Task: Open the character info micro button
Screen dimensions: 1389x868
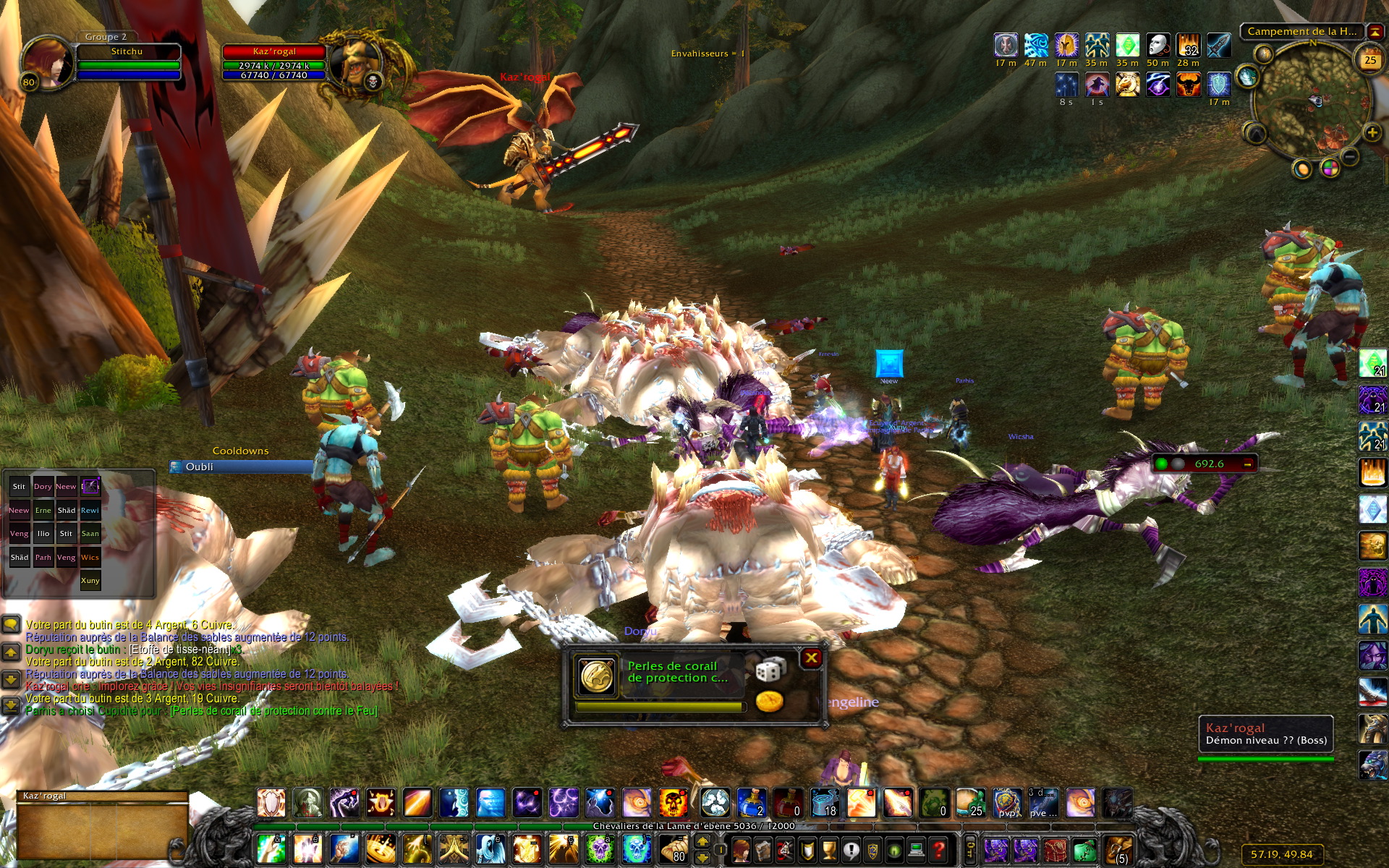Action: point(741,848)
